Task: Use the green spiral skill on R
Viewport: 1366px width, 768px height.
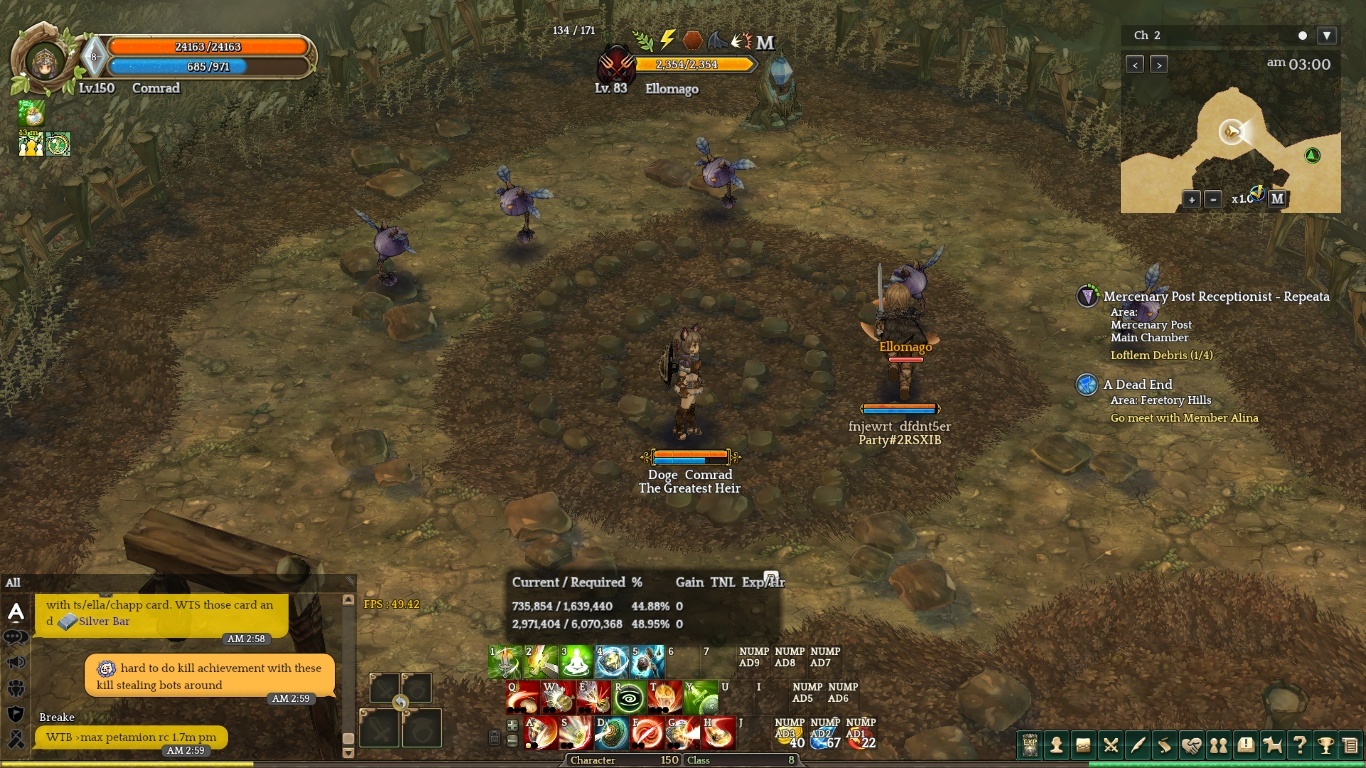Action: (x=630, y=696)
